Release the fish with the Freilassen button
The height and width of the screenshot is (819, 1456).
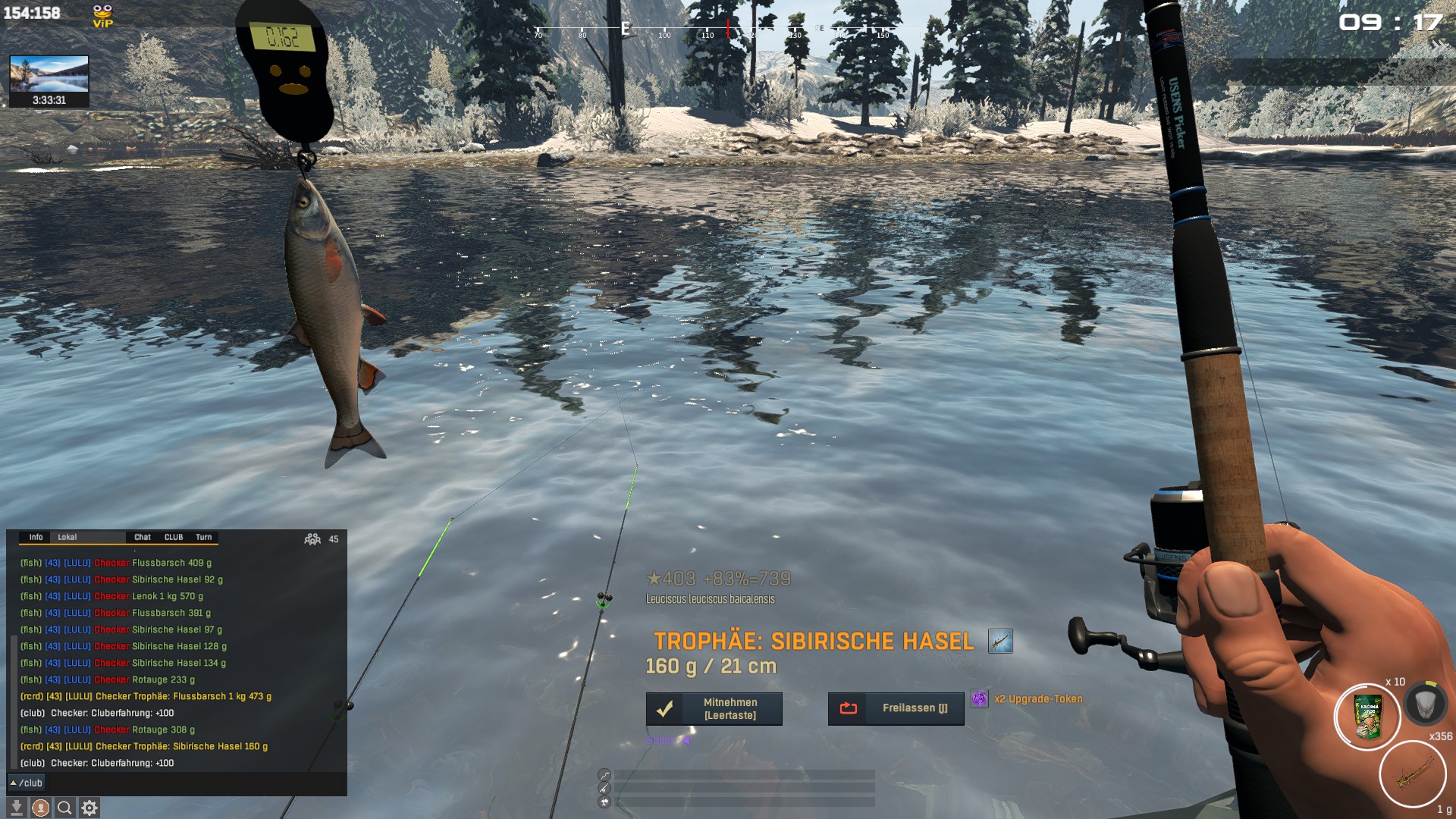pyautogui.click(x=896, y=708)
